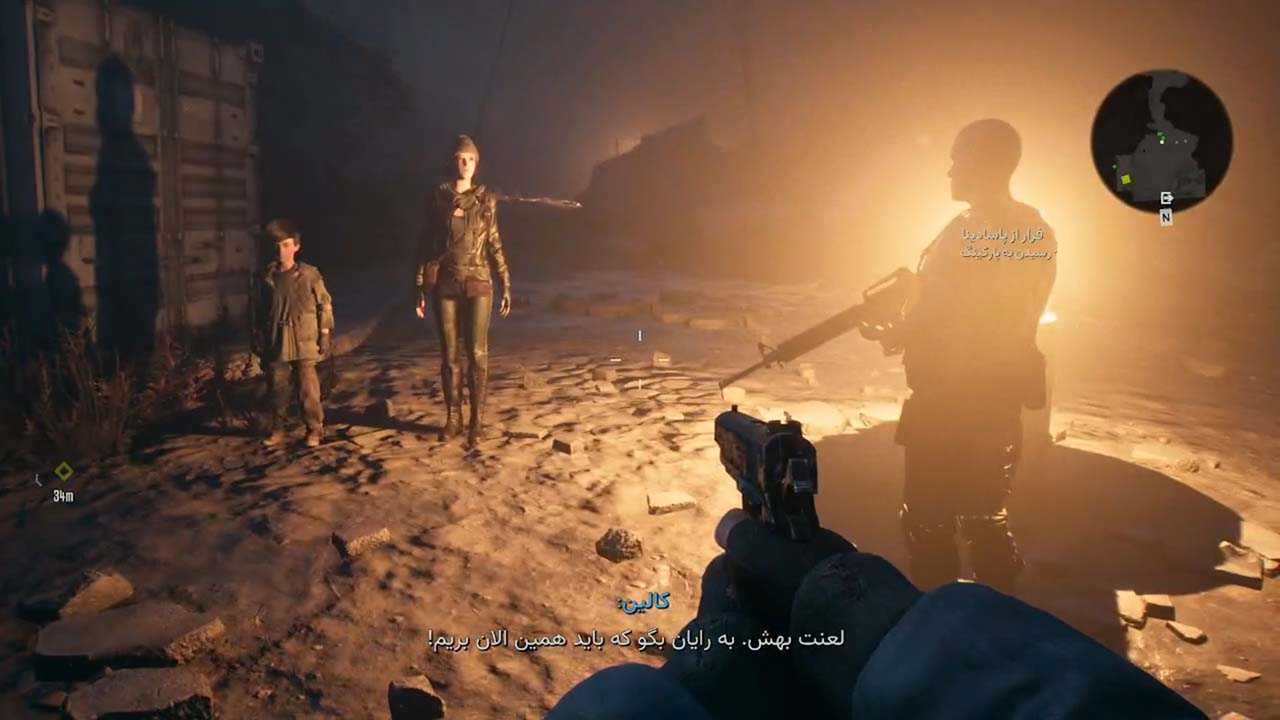This screenshot has height=720, width=1280.
Task: Click the circular minimap in the top-right corner
Action: (1160, 140)
